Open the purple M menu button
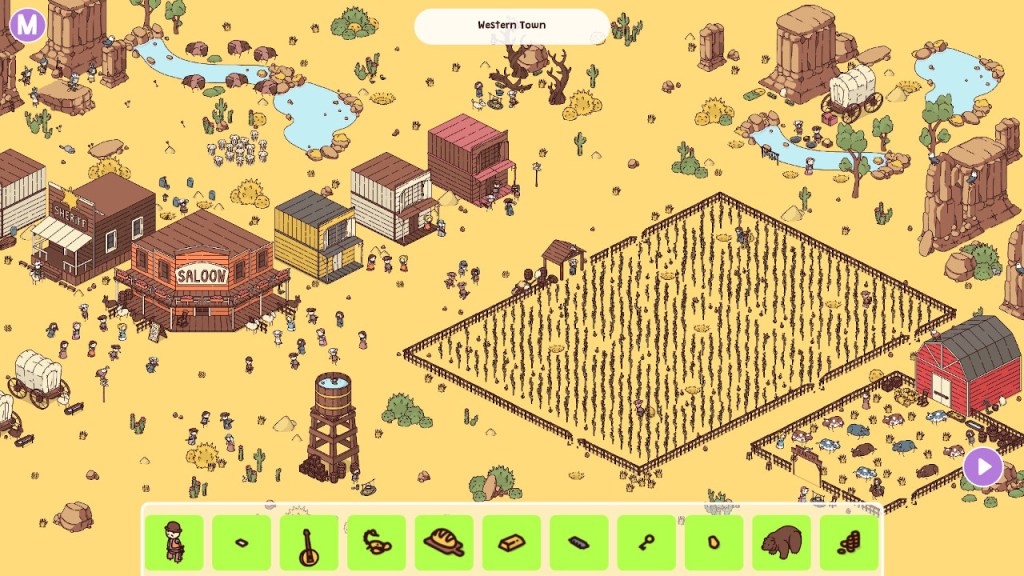 coord(27,24)
